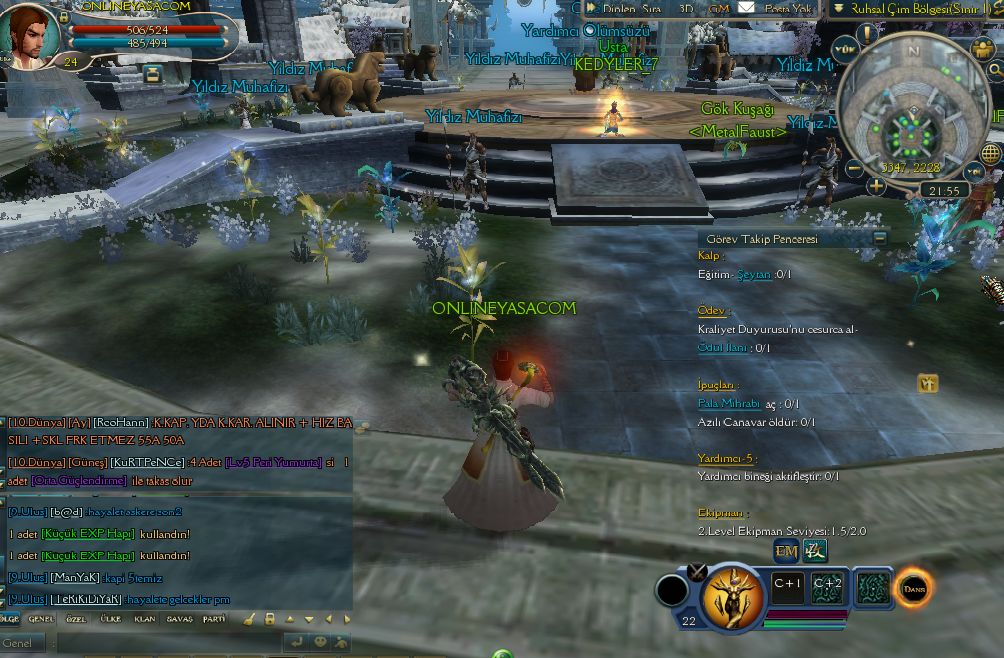Select the Parti chat tab

click(214, 619)
